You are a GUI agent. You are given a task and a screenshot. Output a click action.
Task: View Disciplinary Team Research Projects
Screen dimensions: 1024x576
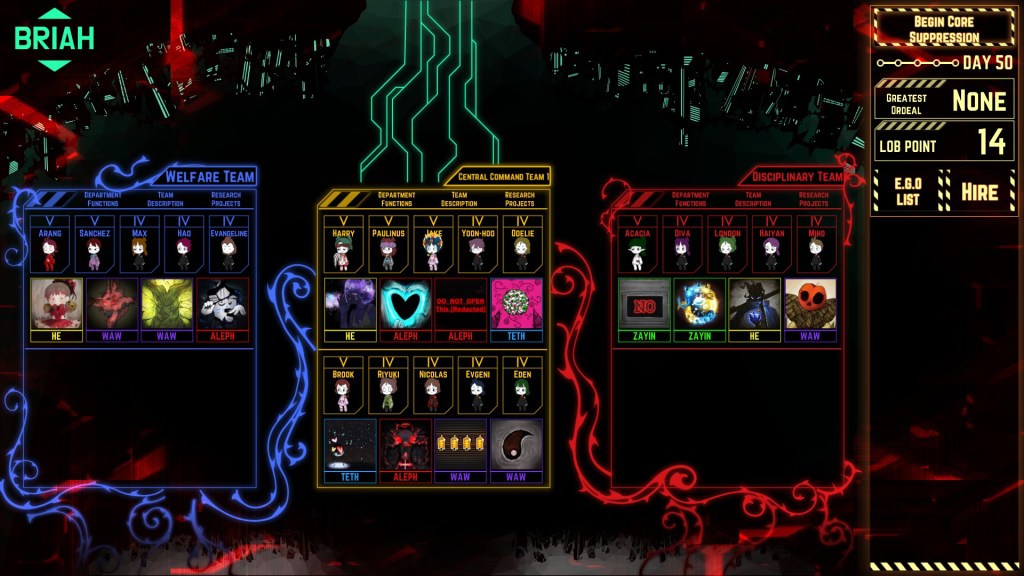click(x=813, y=199)
